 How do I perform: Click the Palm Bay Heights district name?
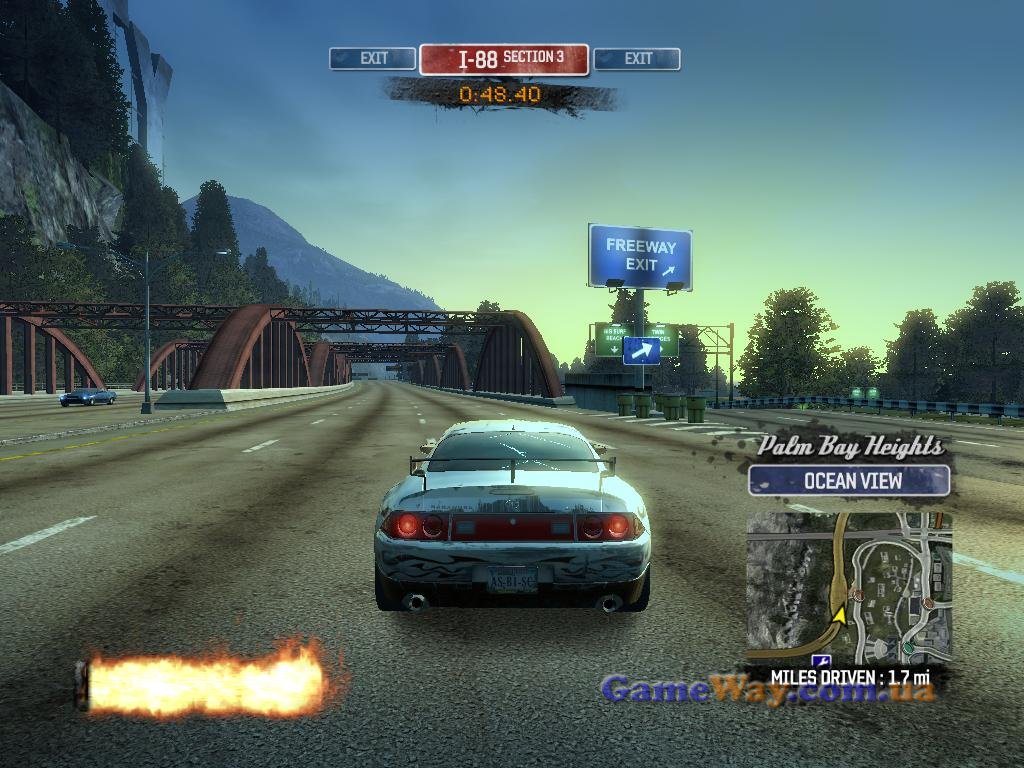[x=850, y=446]
